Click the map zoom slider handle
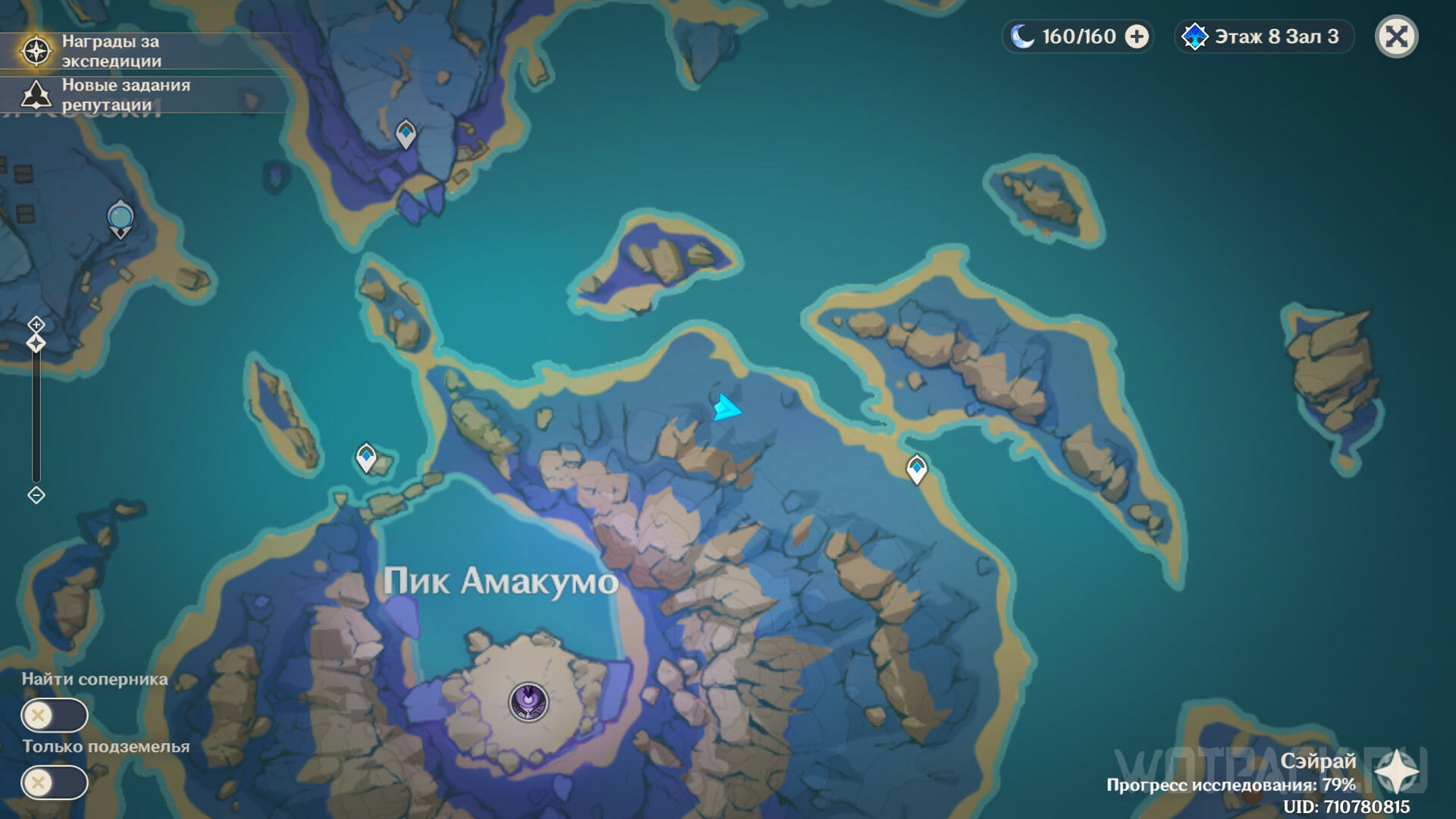The image size is (1456, 819). 36,344
